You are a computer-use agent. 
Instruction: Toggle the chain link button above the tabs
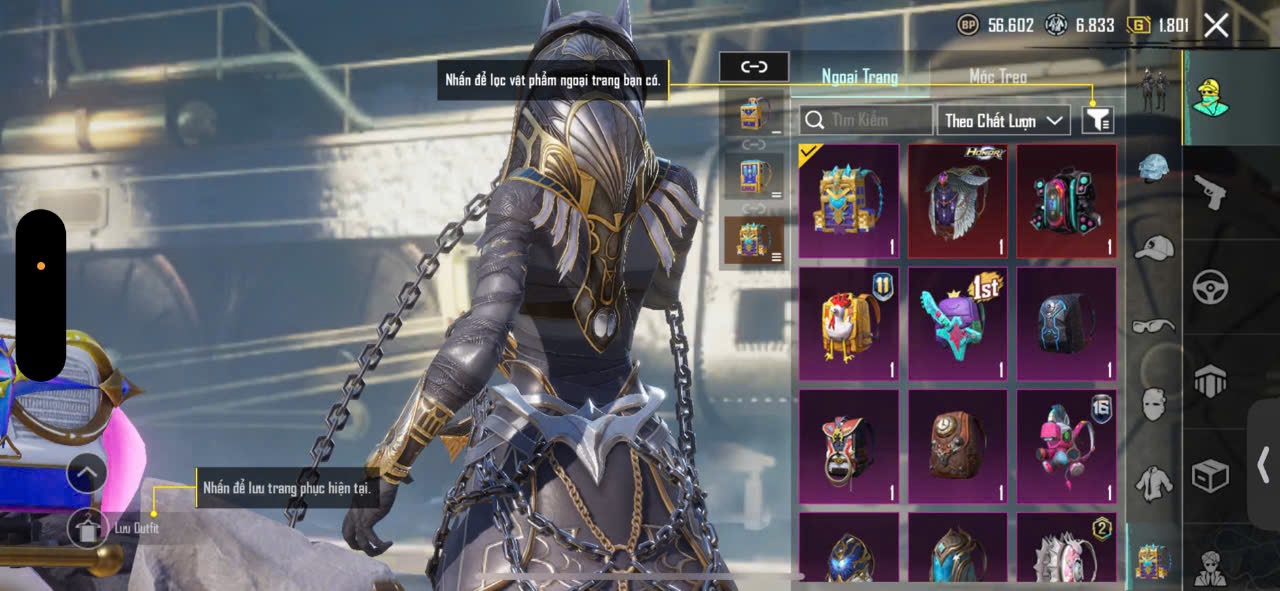coord(754,67)
